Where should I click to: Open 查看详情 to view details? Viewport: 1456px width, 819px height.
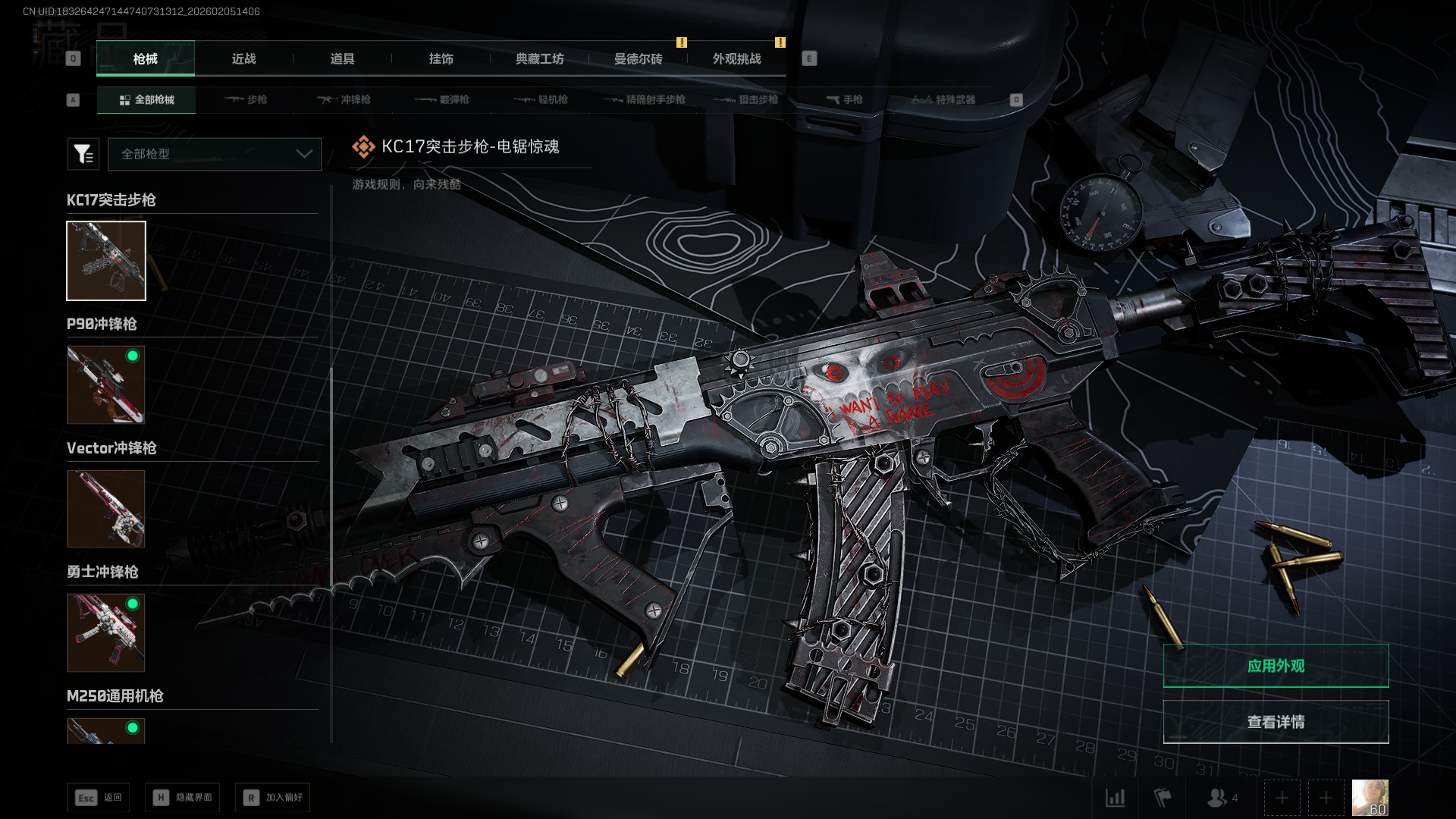click(1276, 722)
